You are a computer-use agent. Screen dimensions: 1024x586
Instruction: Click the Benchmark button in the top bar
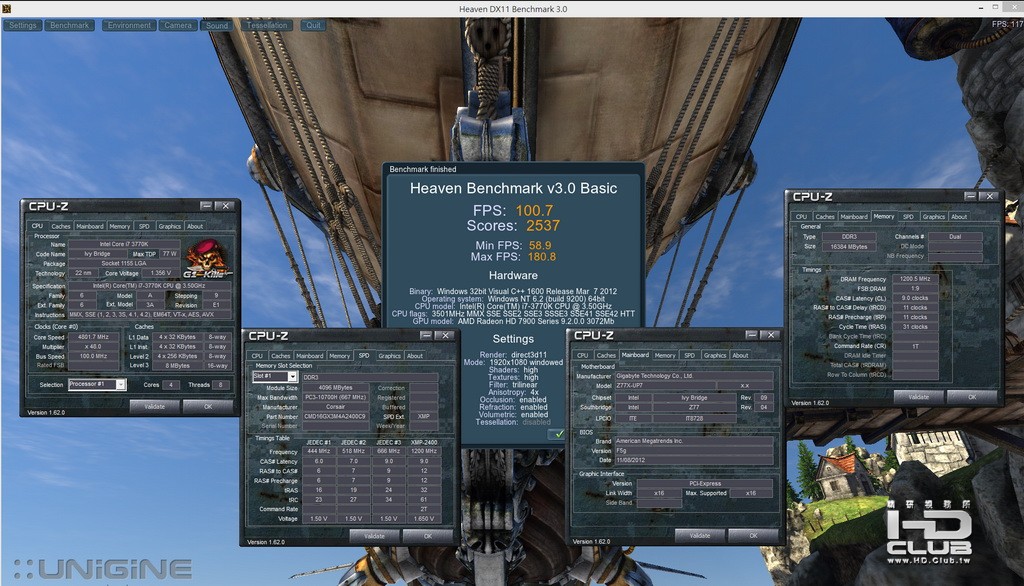point(69,25)
